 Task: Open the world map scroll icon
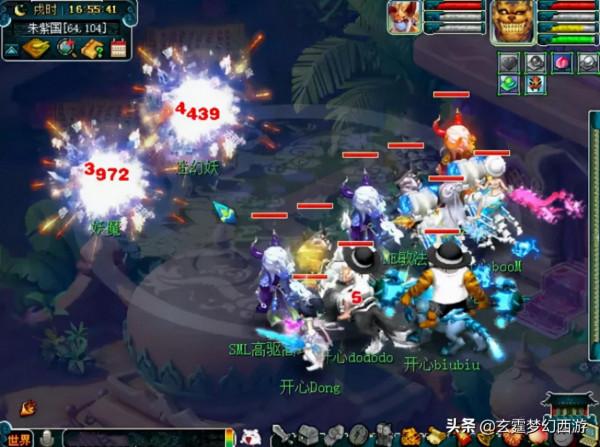[x=37, y=48]
